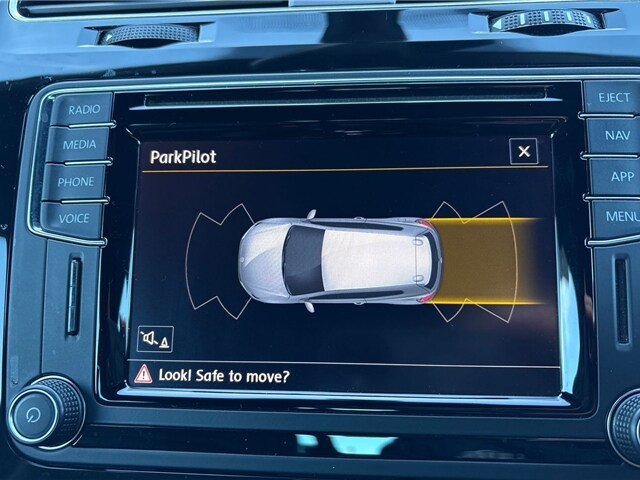
Task: Hit the EJECT button
Action: point(611,98)
